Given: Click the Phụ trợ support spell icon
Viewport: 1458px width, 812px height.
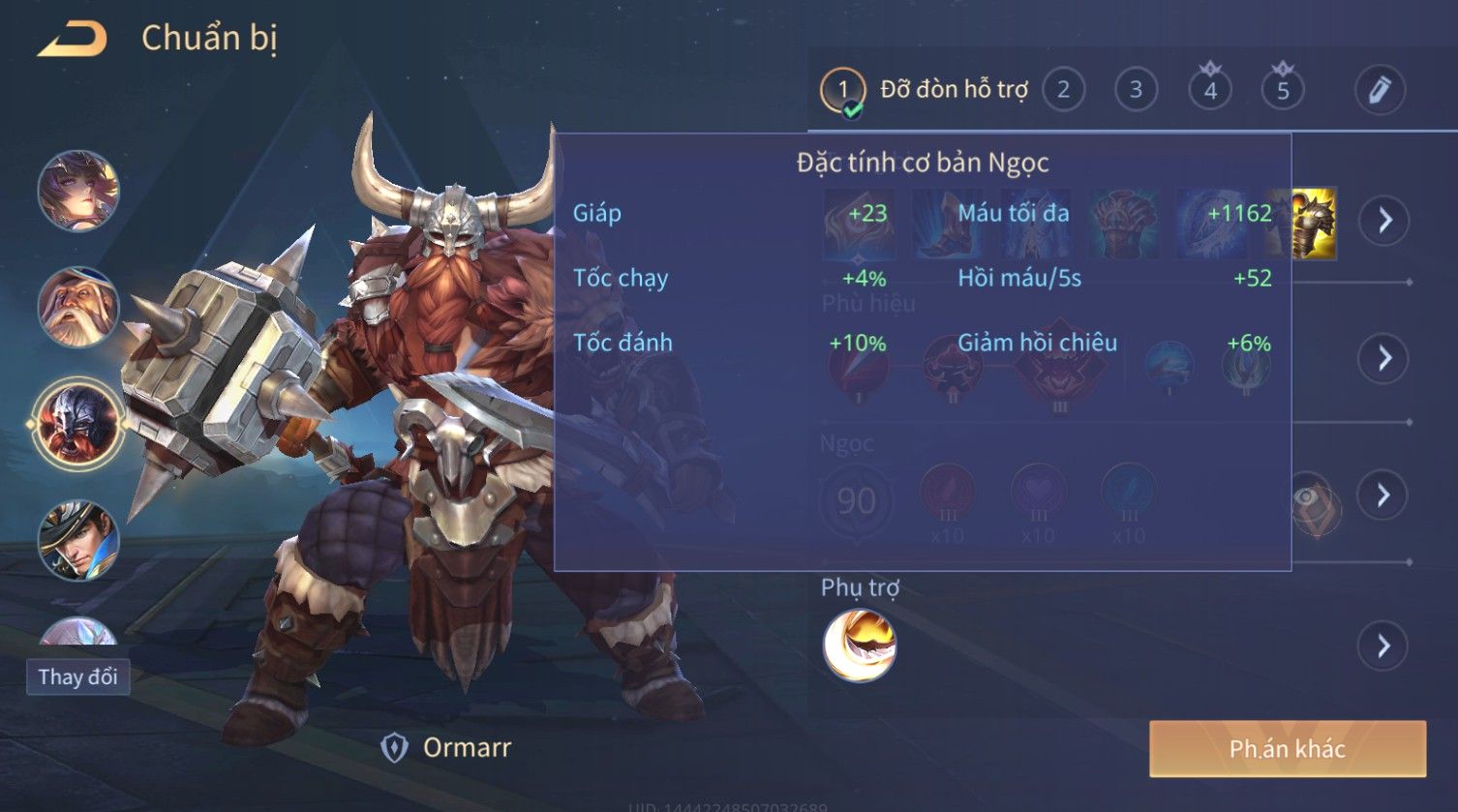Looking at the screenshot, I should pyautogui.click(x=859, y=646).
